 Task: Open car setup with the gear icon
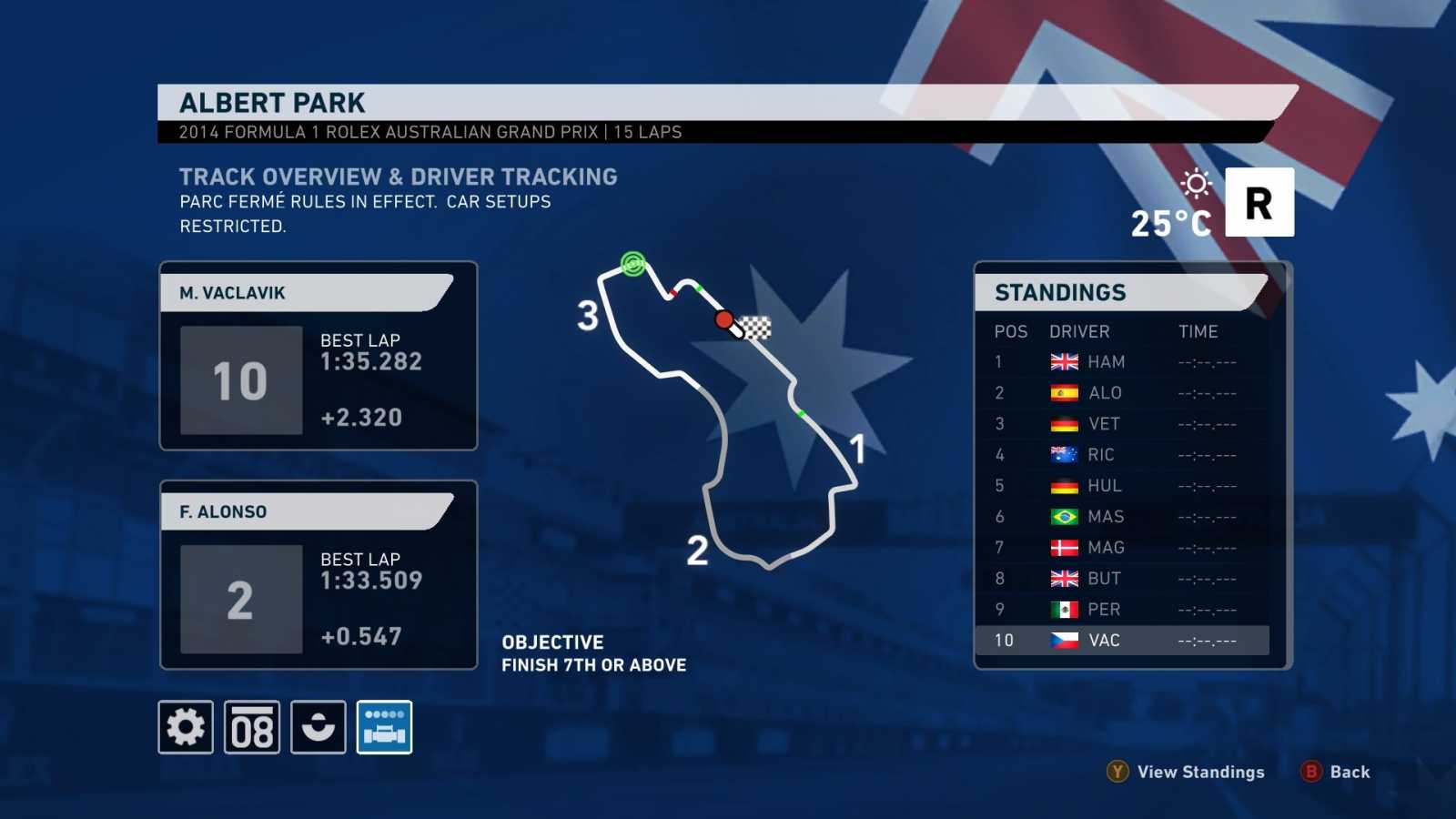click(186, 728)
